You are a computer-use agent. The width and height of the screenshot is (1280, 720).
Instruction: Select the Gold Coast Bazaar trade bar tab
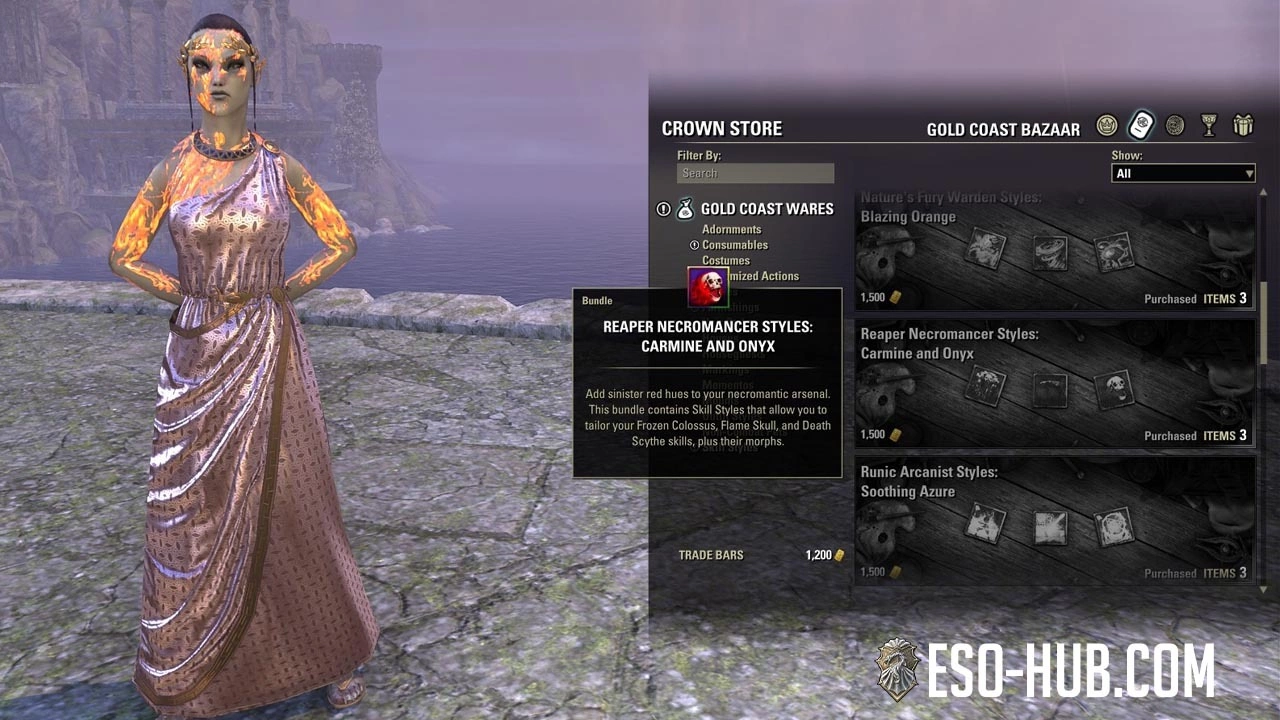click(1141, 125)
